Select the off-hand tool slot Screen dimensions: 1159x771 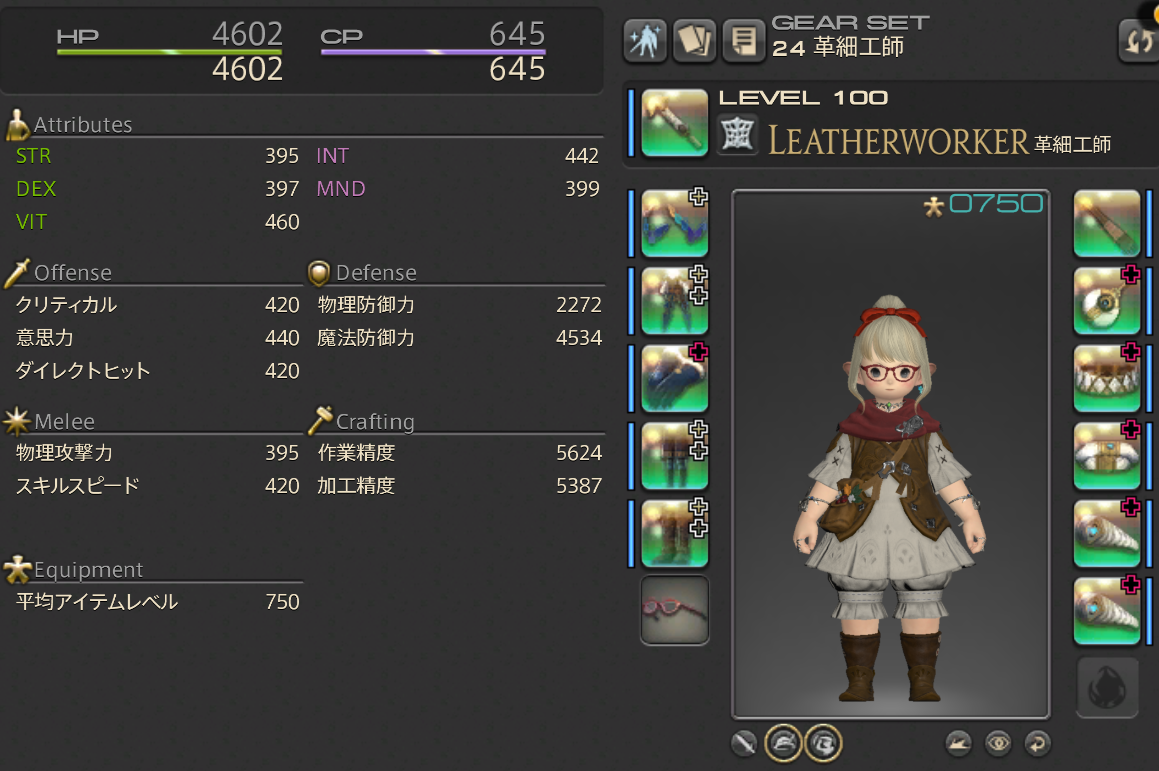[1107, 223]
